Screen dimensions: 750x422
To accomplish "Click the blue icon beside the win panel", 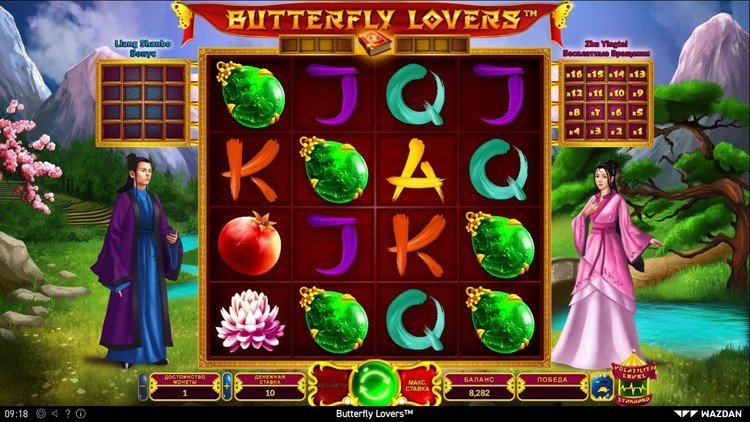I will [600, 384].
